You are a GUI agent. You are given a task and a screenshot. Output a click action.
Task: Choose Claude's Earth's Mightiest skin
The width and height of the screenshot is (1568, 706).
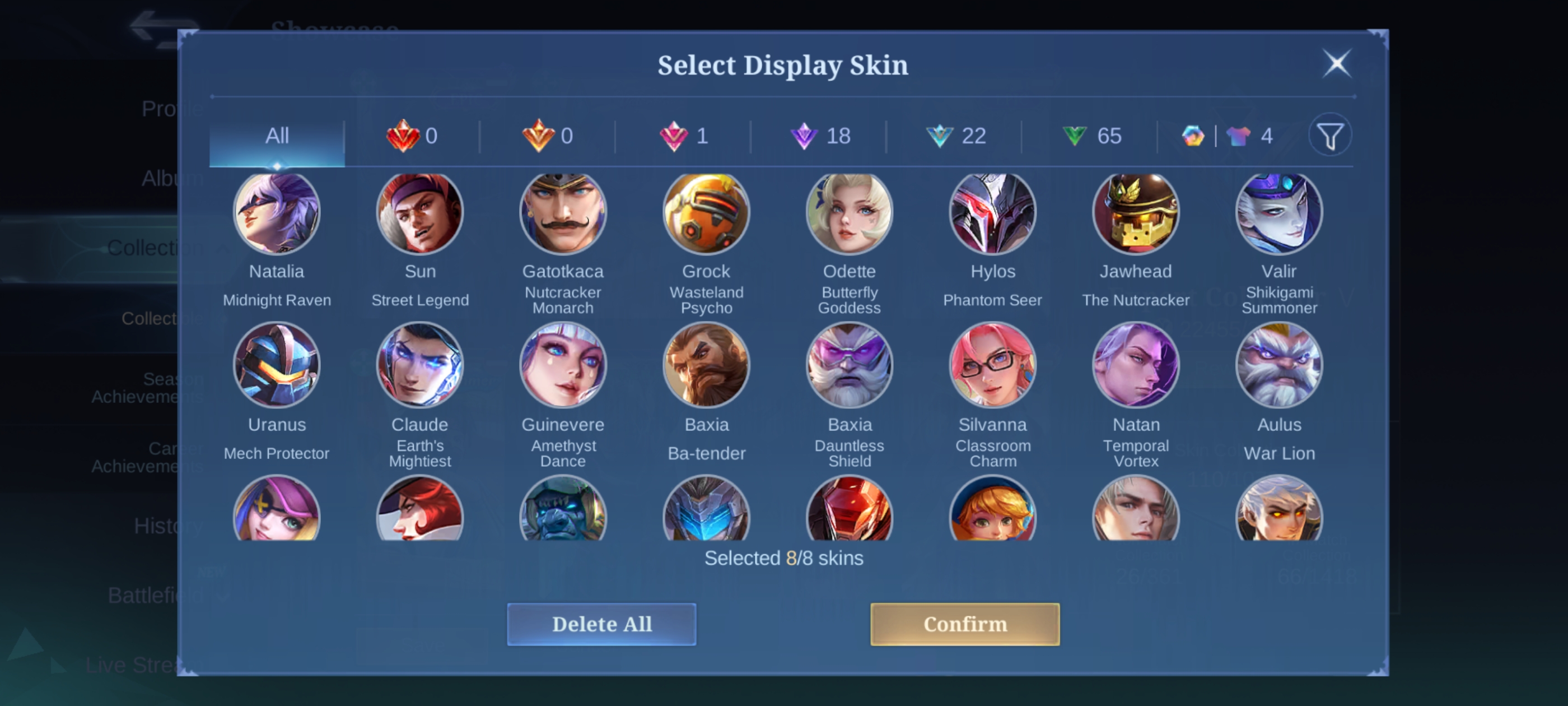tap(420, 365)
